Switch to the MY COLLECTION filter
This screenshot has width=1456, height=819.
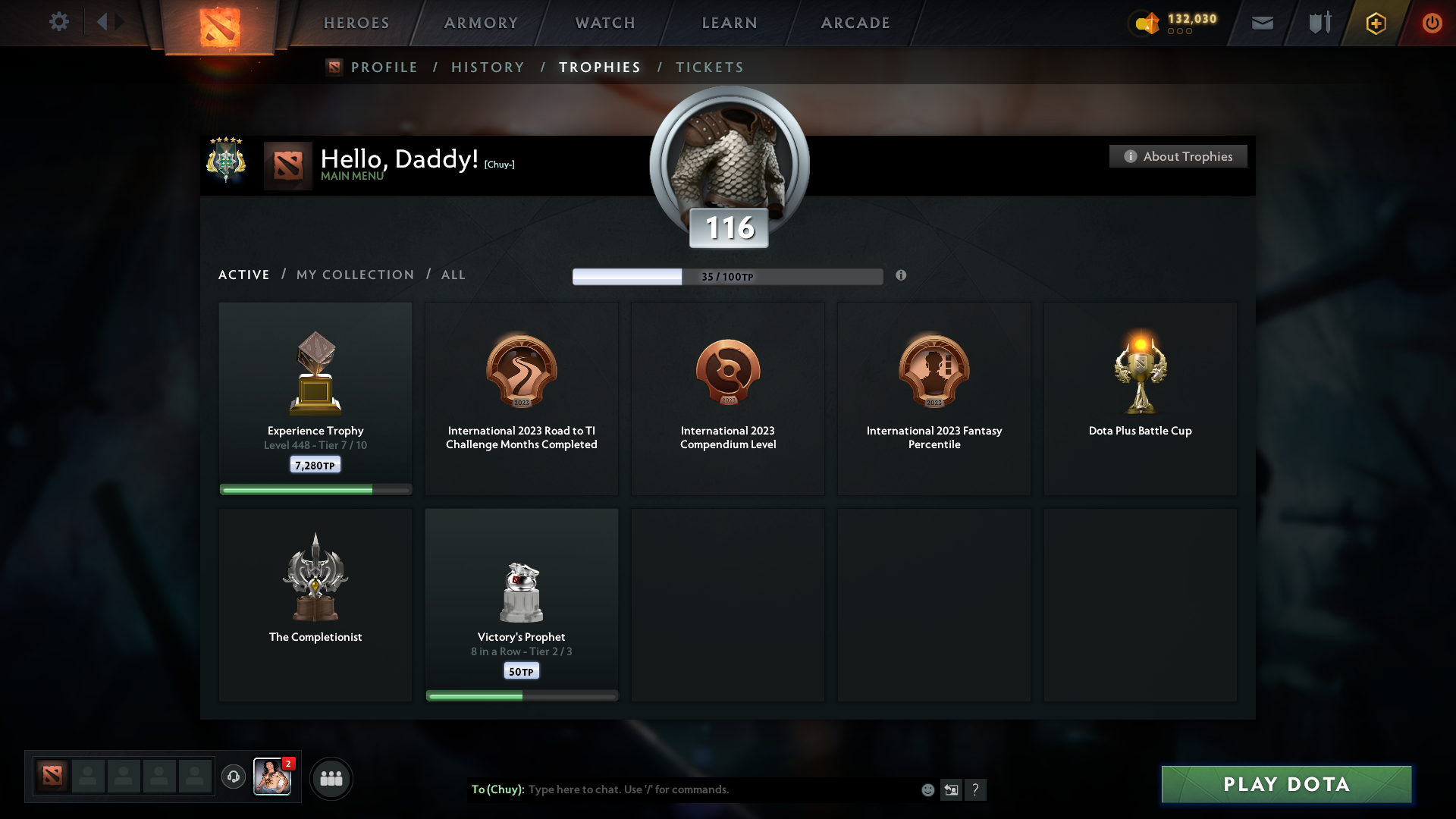coord(354,275)
